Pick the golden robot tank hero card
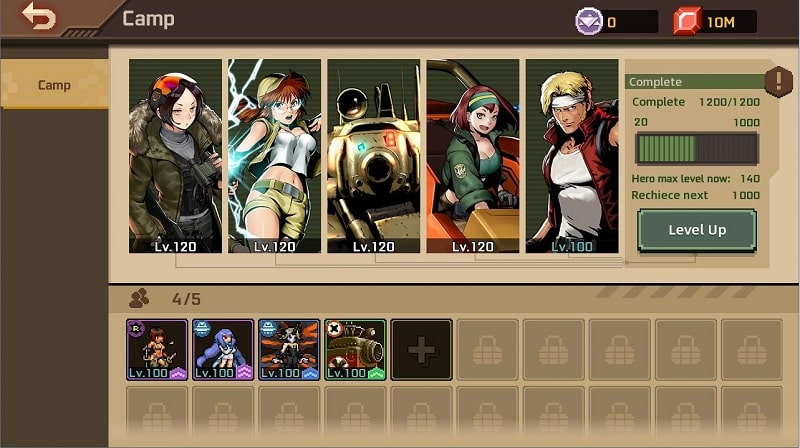This screenshot has width=800, height=448. pos(374,155)
